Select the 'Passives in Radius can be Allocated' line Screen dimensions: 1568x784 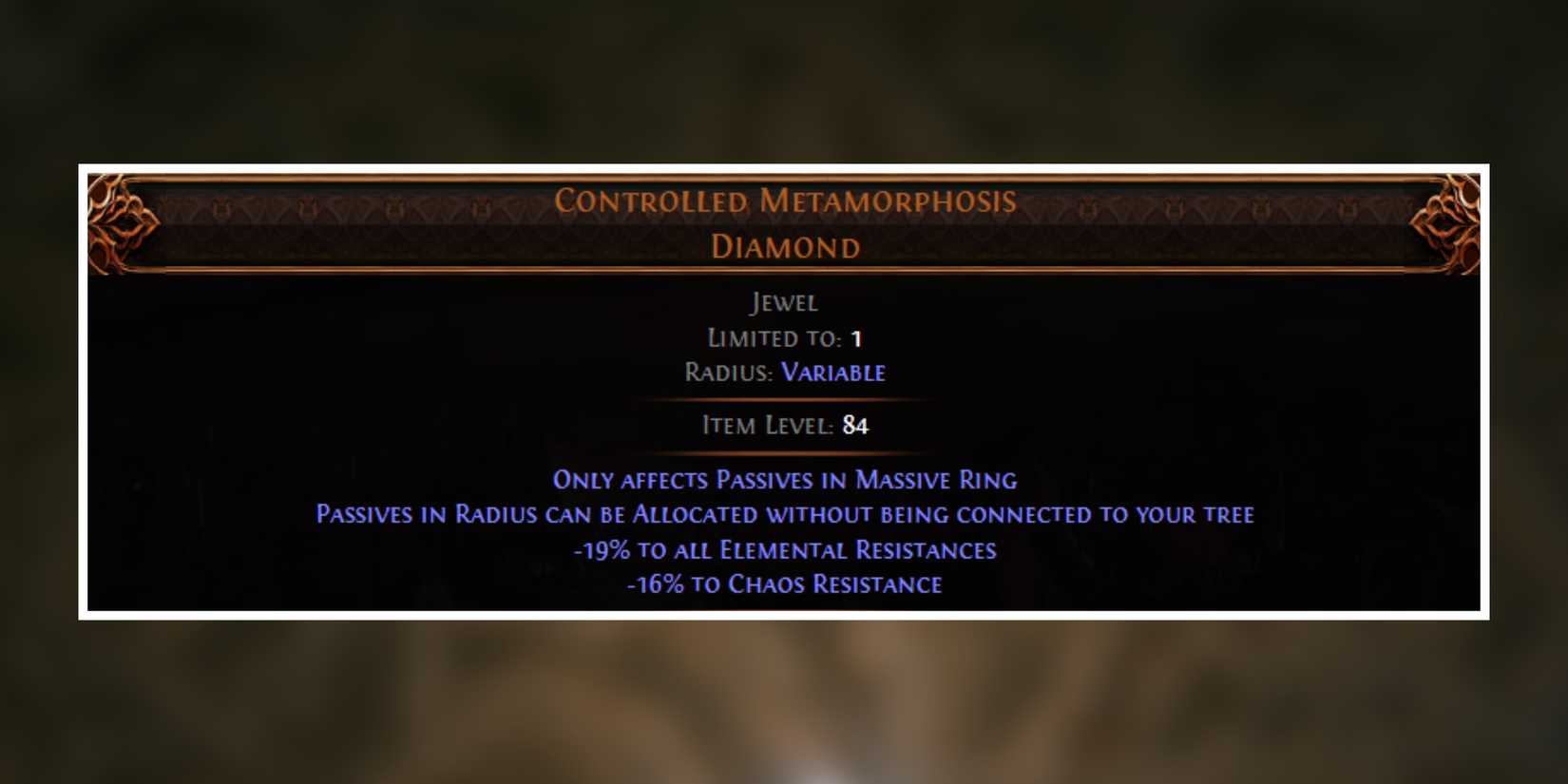pyautogui.click(x=784, y=514)
